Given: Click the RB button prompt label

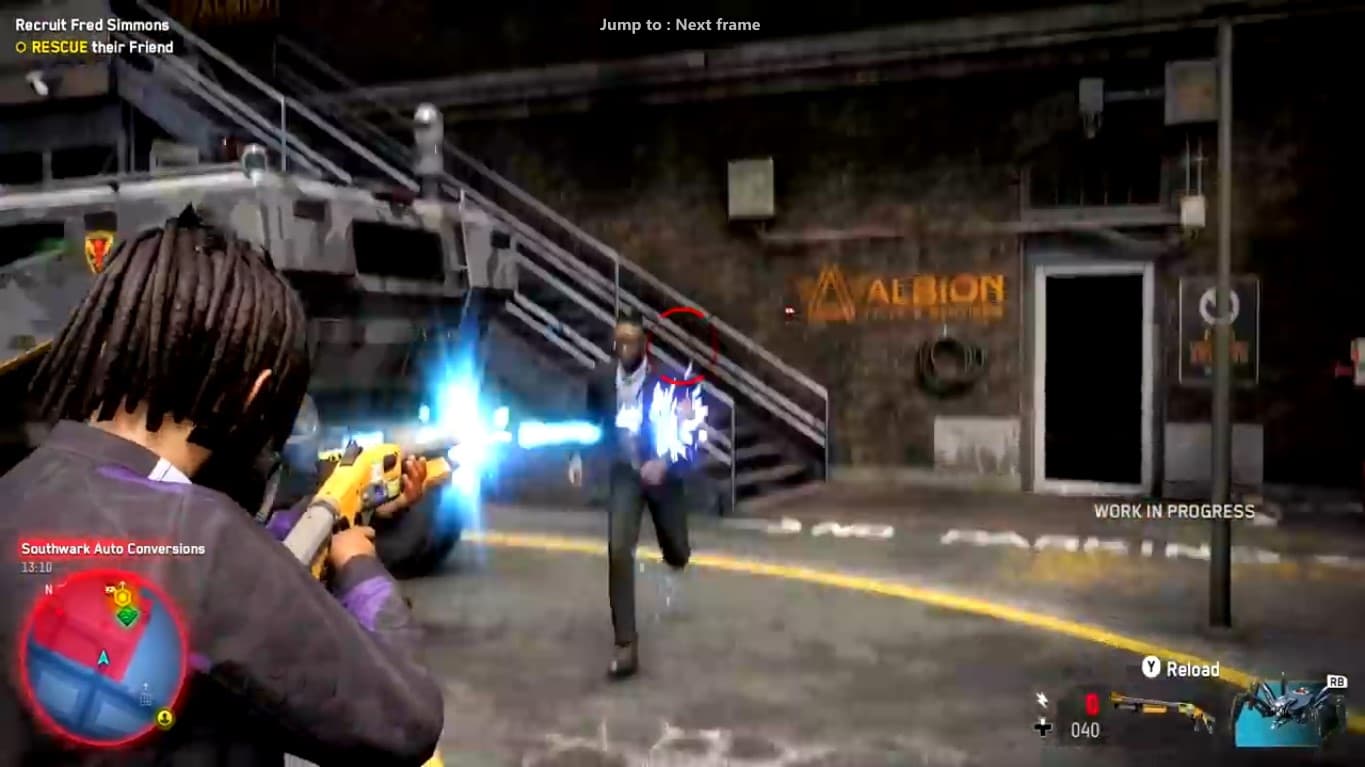Looking at the screenshot, I should pyautogui.click(x=1337, y=682).
